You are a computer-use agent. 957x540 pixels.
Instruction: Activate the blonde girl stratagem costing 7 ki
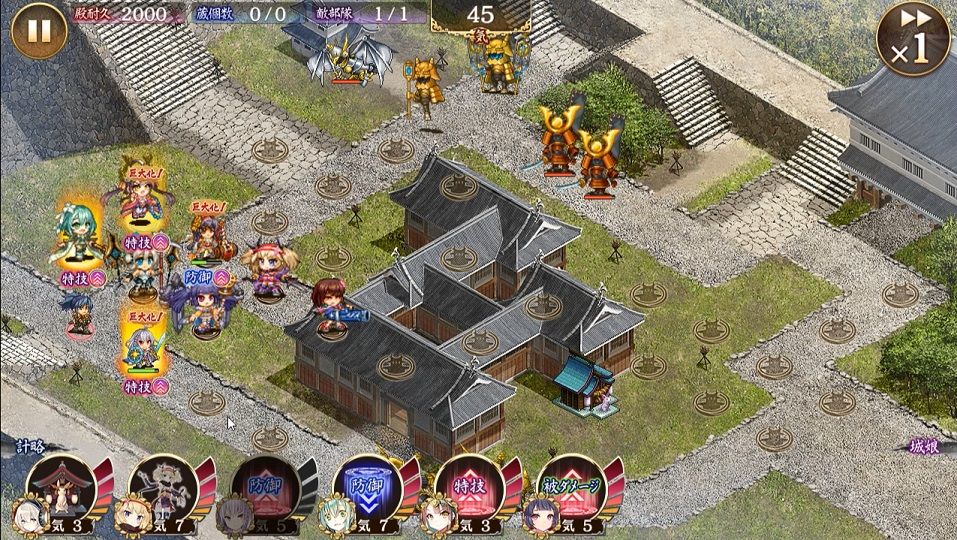tap(164, 488)
